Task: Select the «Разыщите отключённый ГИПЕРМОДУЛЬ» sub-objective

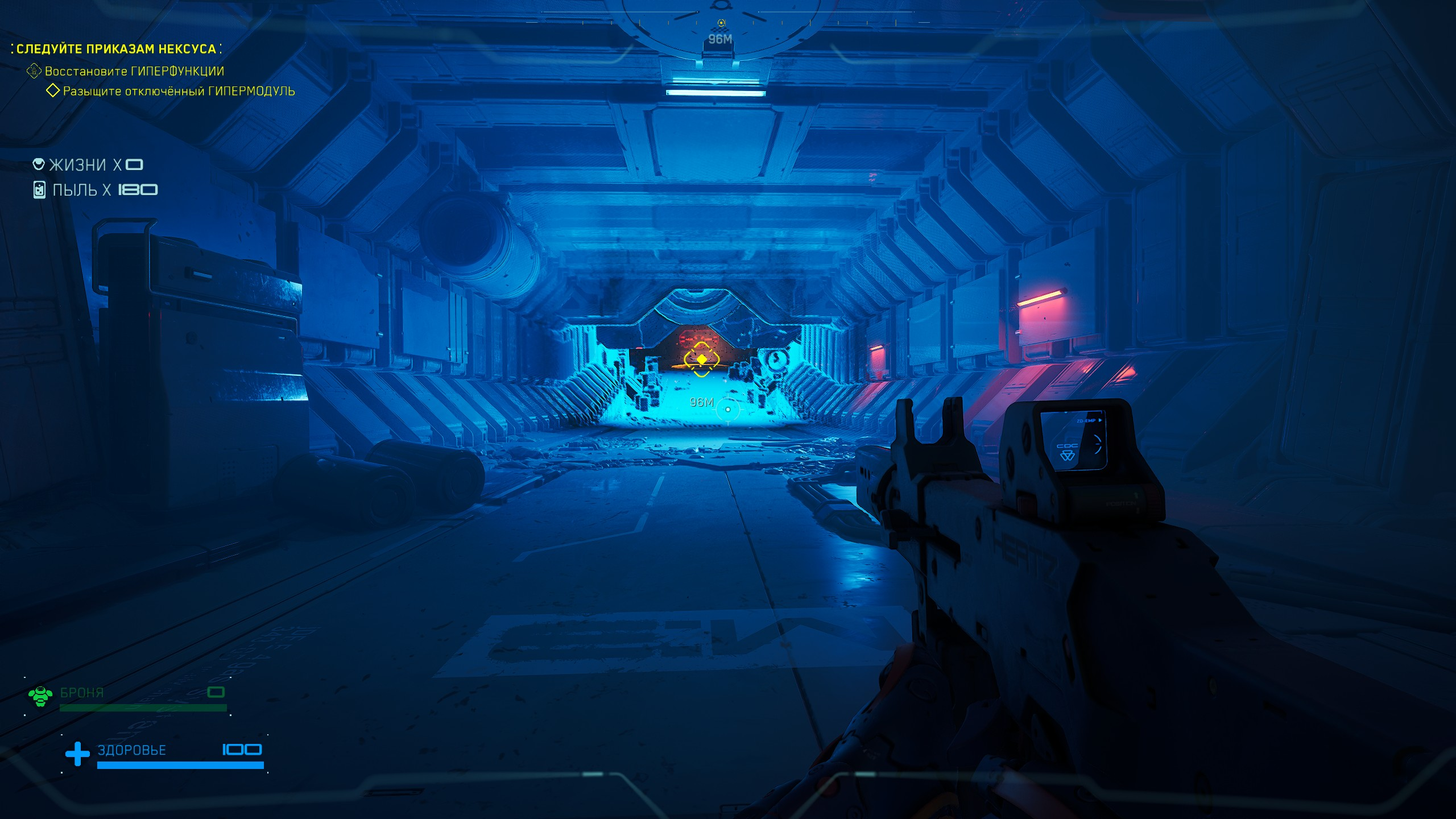Action: point(179,91)
